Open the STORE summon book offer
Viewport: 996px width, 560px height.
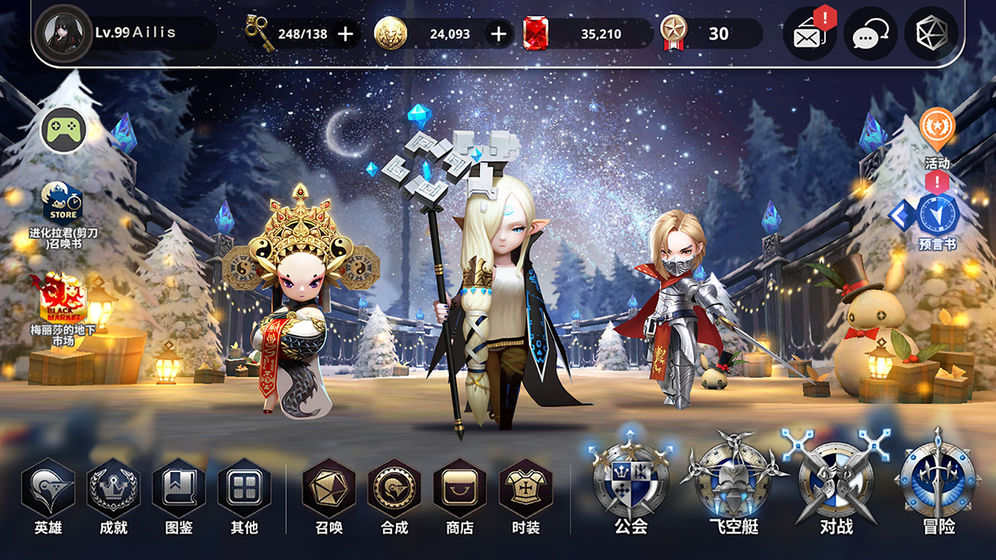pos(62,205)
